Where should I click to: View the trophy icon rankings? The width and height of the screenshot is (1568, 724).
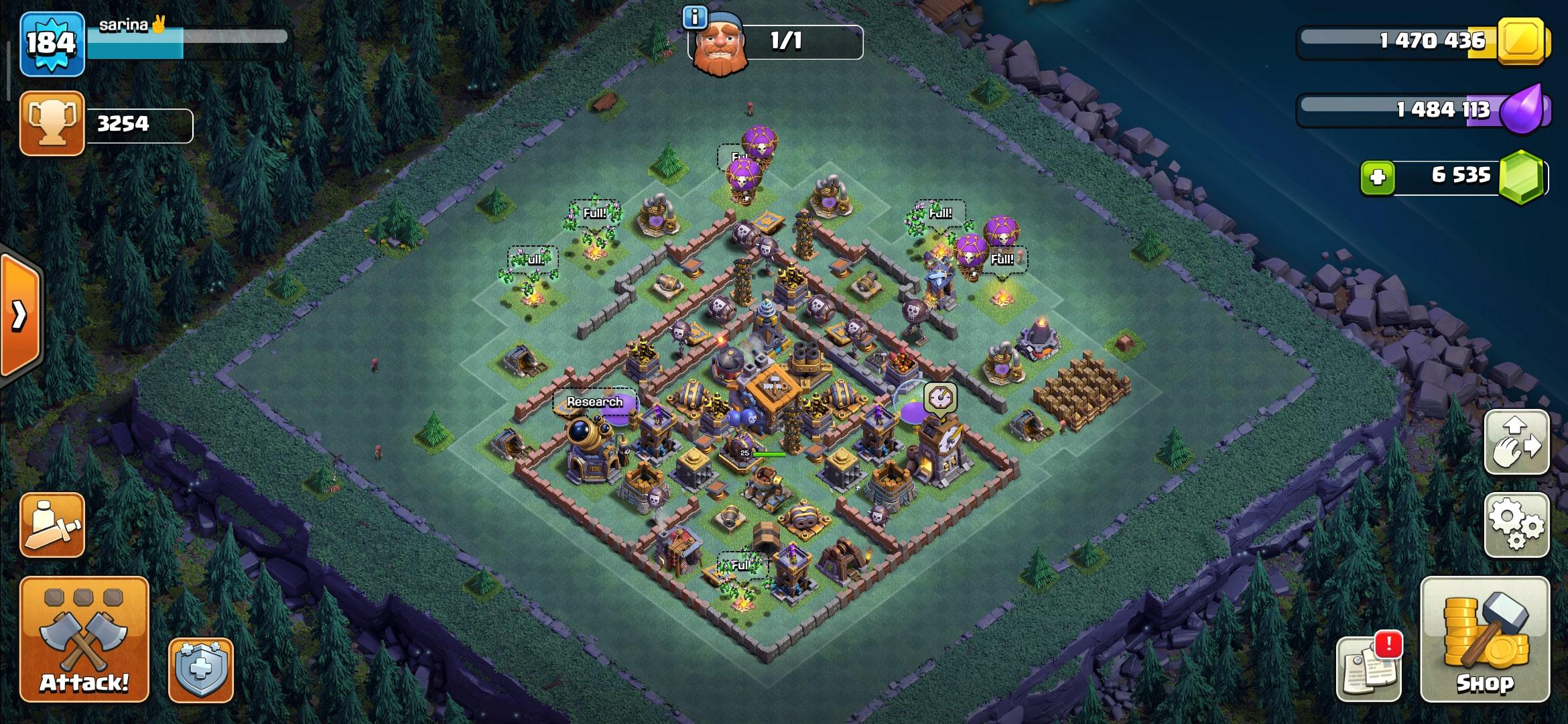(52, 123)
